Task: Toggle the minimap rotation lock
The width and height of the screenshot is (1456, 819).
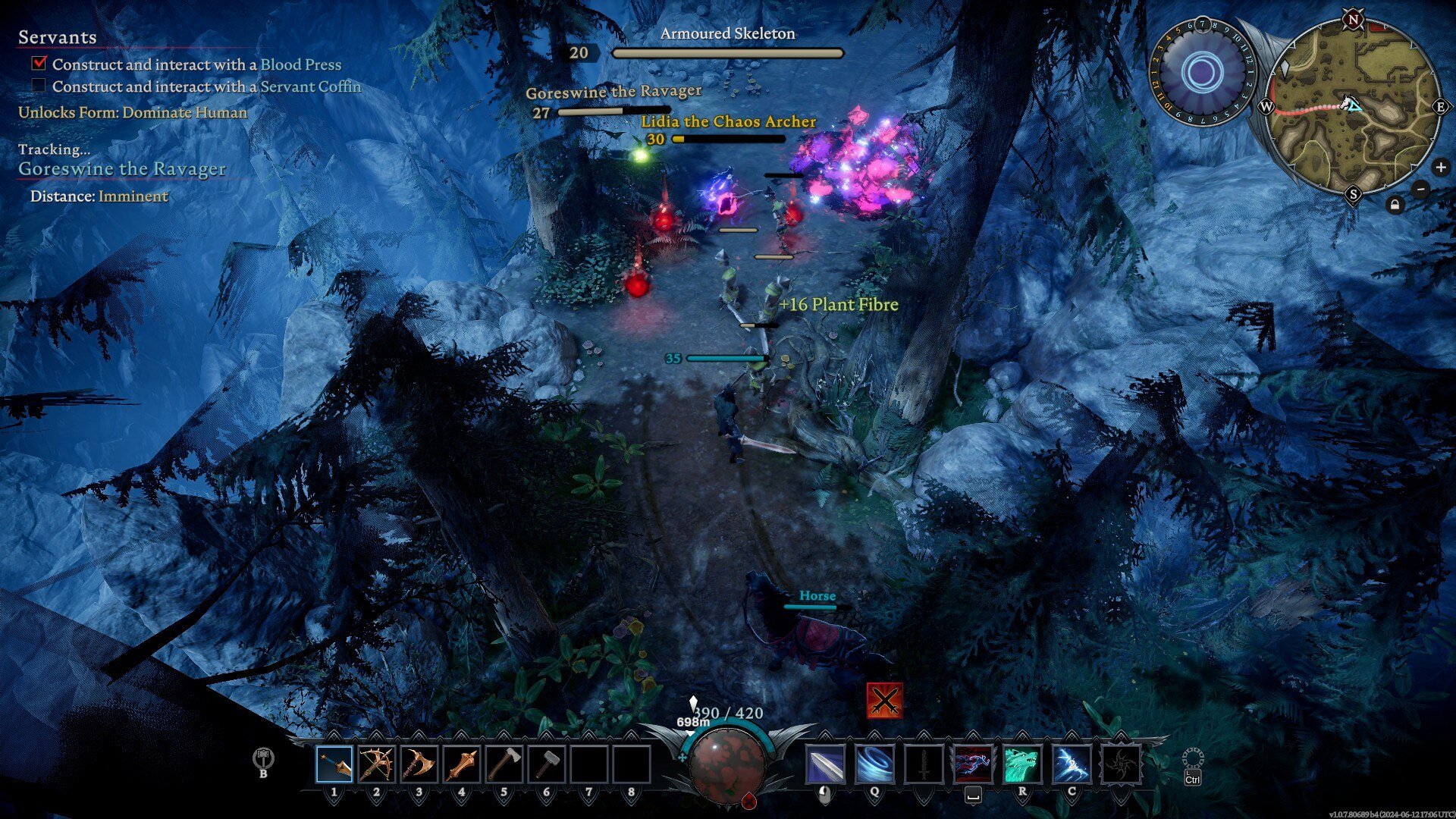Action: pyautogui.click(x=1395, y=205)
